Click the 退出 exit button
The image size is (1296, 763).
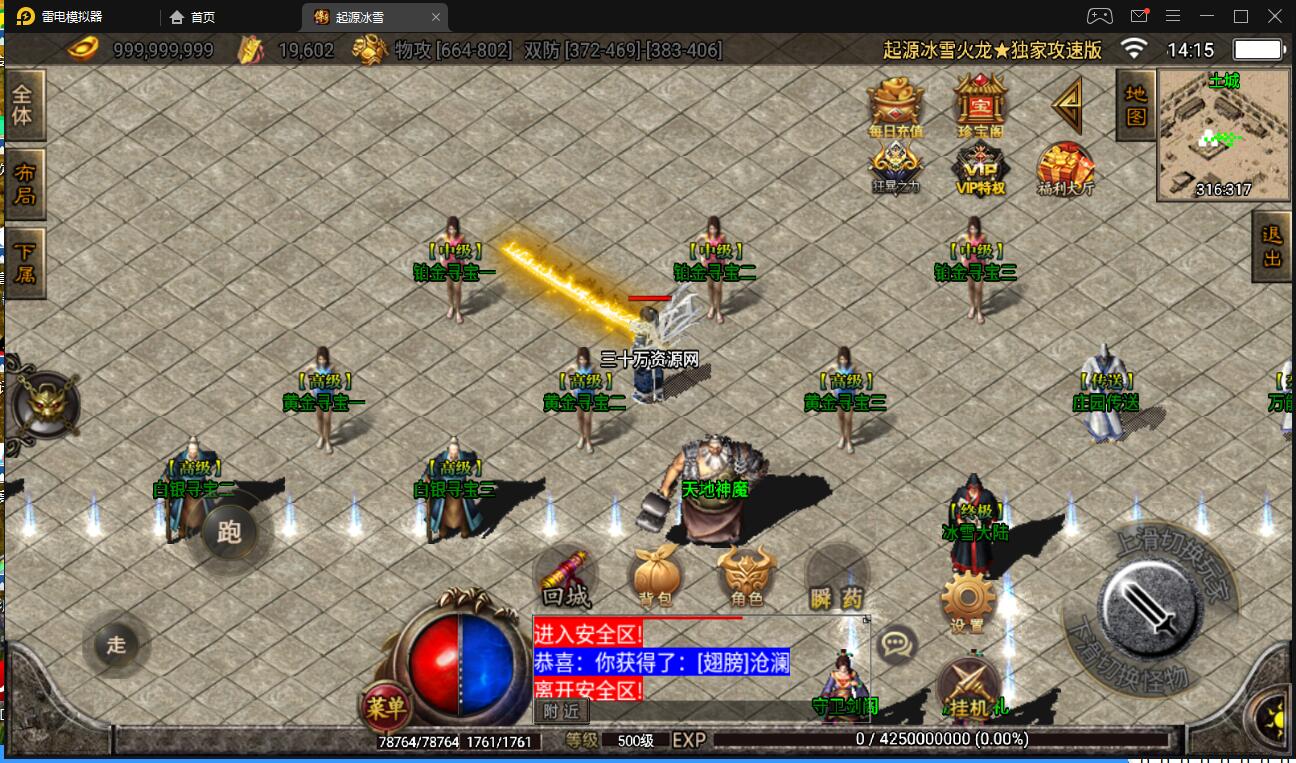coord(1272,246)
